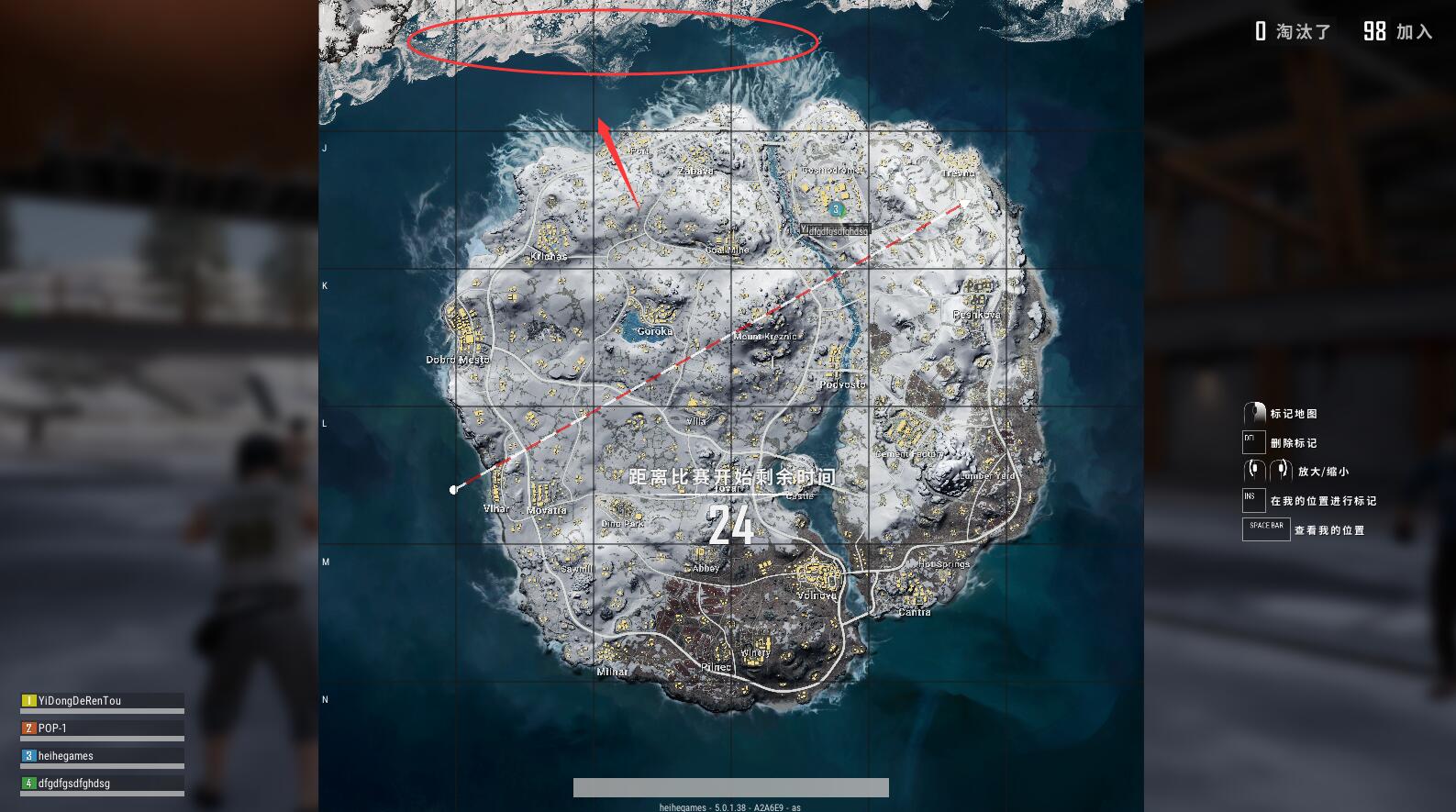Click the Dobro Mesto town label

click(x=458, y=360)
